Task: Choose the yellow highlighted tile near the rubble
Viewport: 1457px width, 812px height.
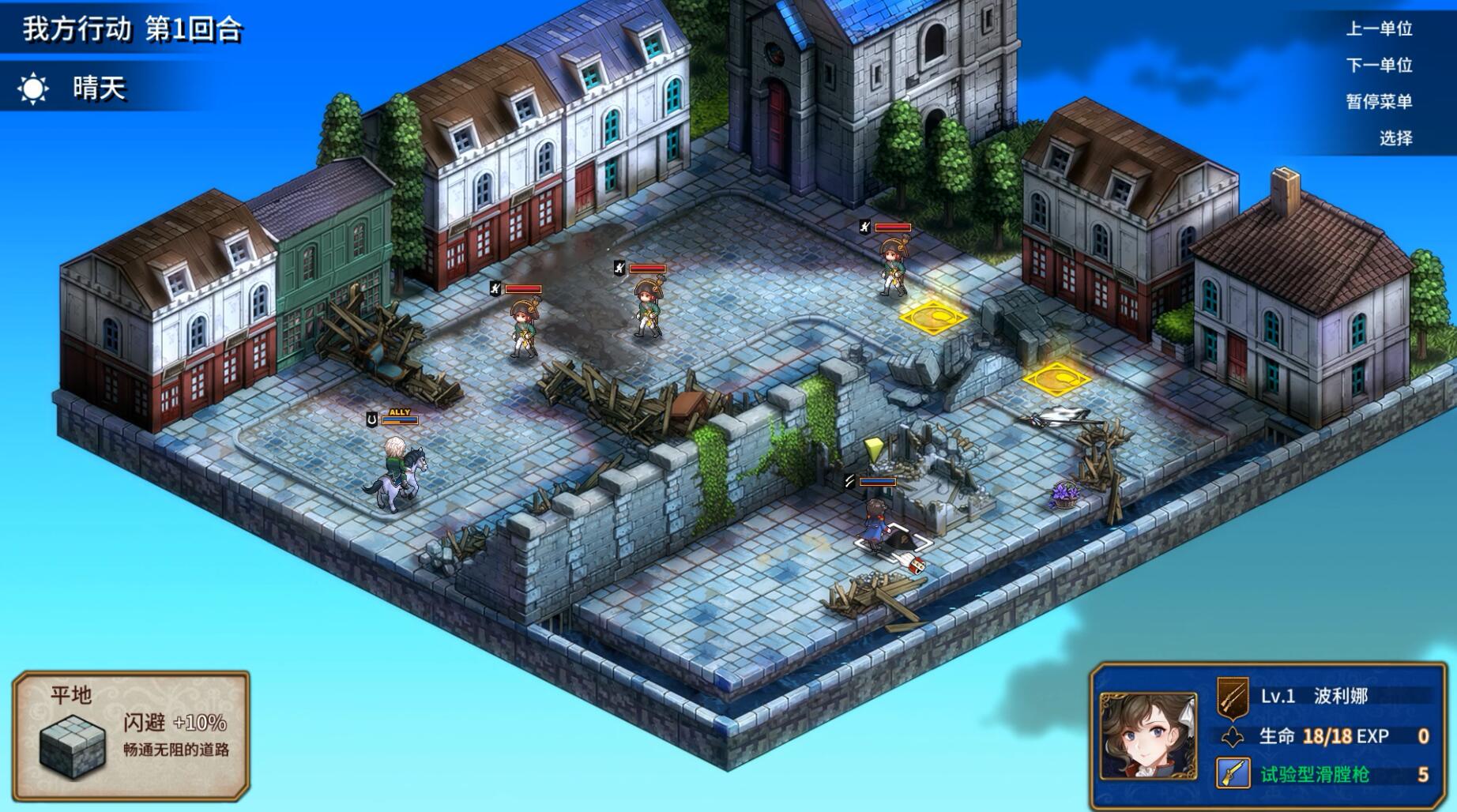Action: pos(1056,378)
